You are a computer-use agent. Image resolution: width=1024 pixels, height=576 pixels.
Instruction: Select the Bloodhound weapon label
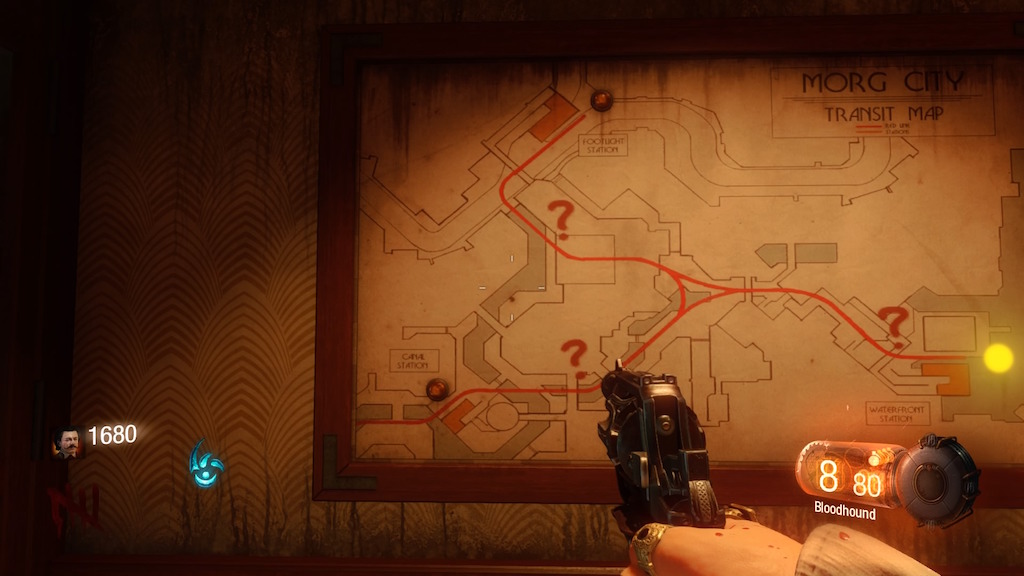click(x=845, y=513)
